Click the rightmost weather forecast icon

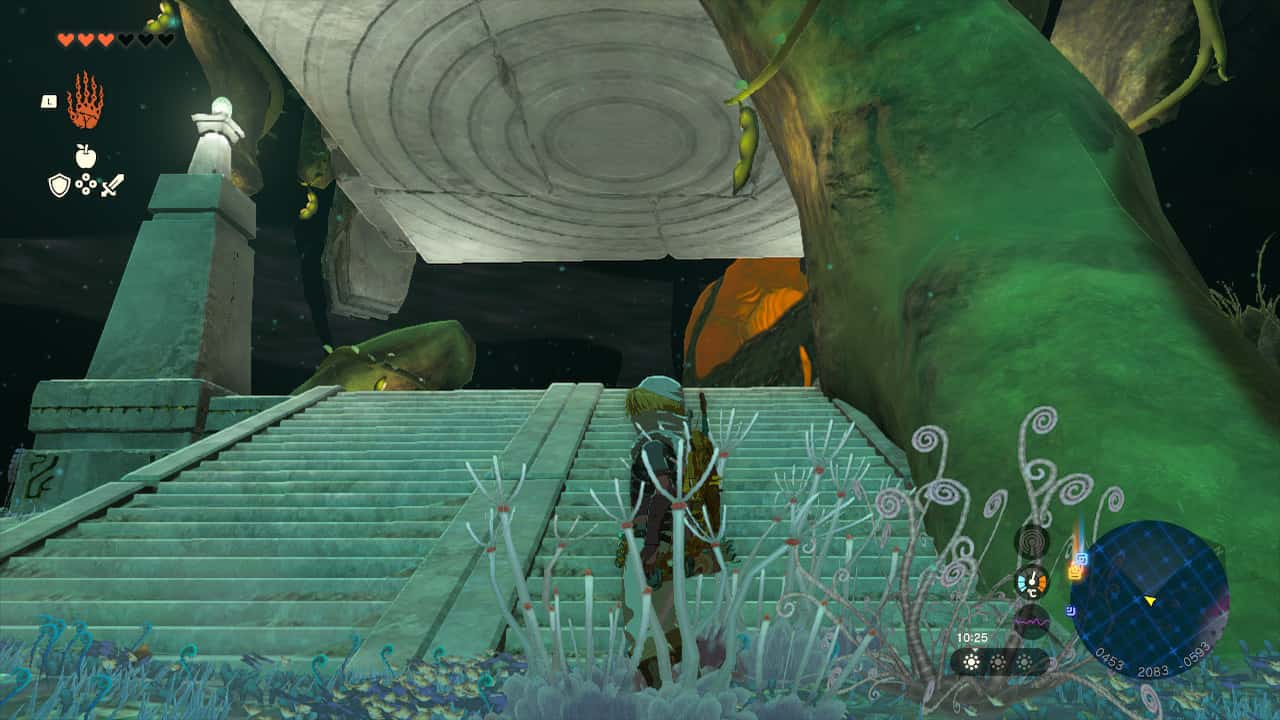pyautogui.click(x=1026, y=662)
